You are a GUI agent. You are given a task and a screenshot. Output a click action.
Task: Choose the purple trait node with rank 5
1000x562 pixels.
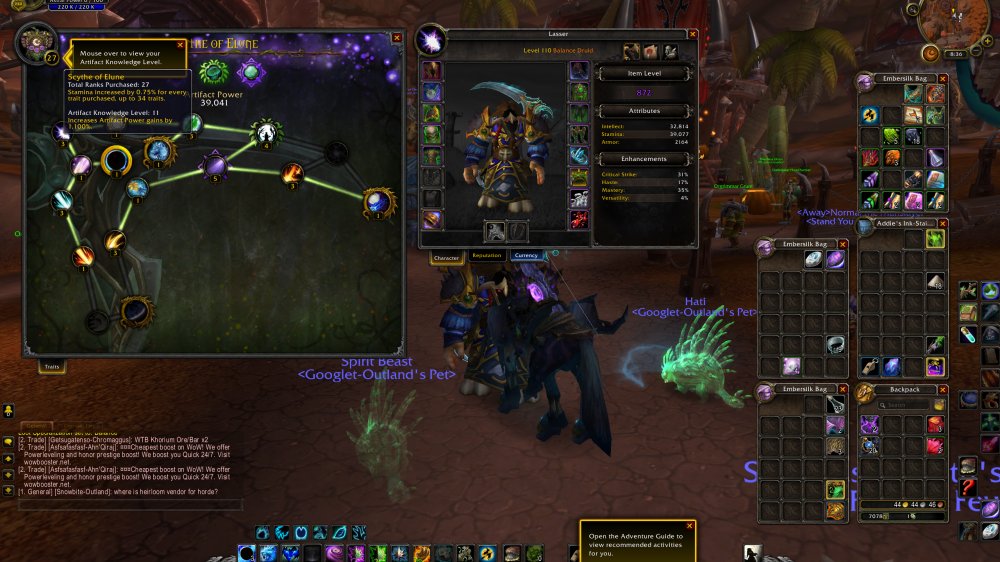tap(214, 165)
